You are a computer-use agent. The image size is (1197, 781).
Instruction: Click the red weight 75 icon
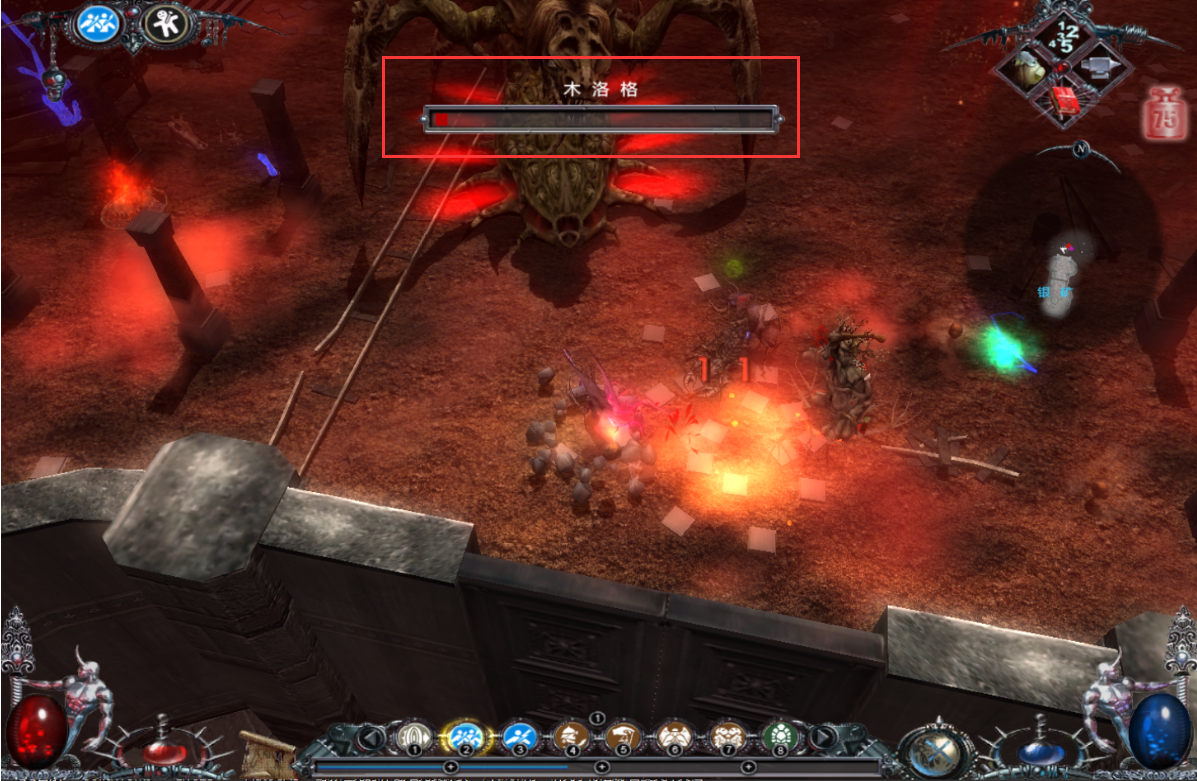1163,111
